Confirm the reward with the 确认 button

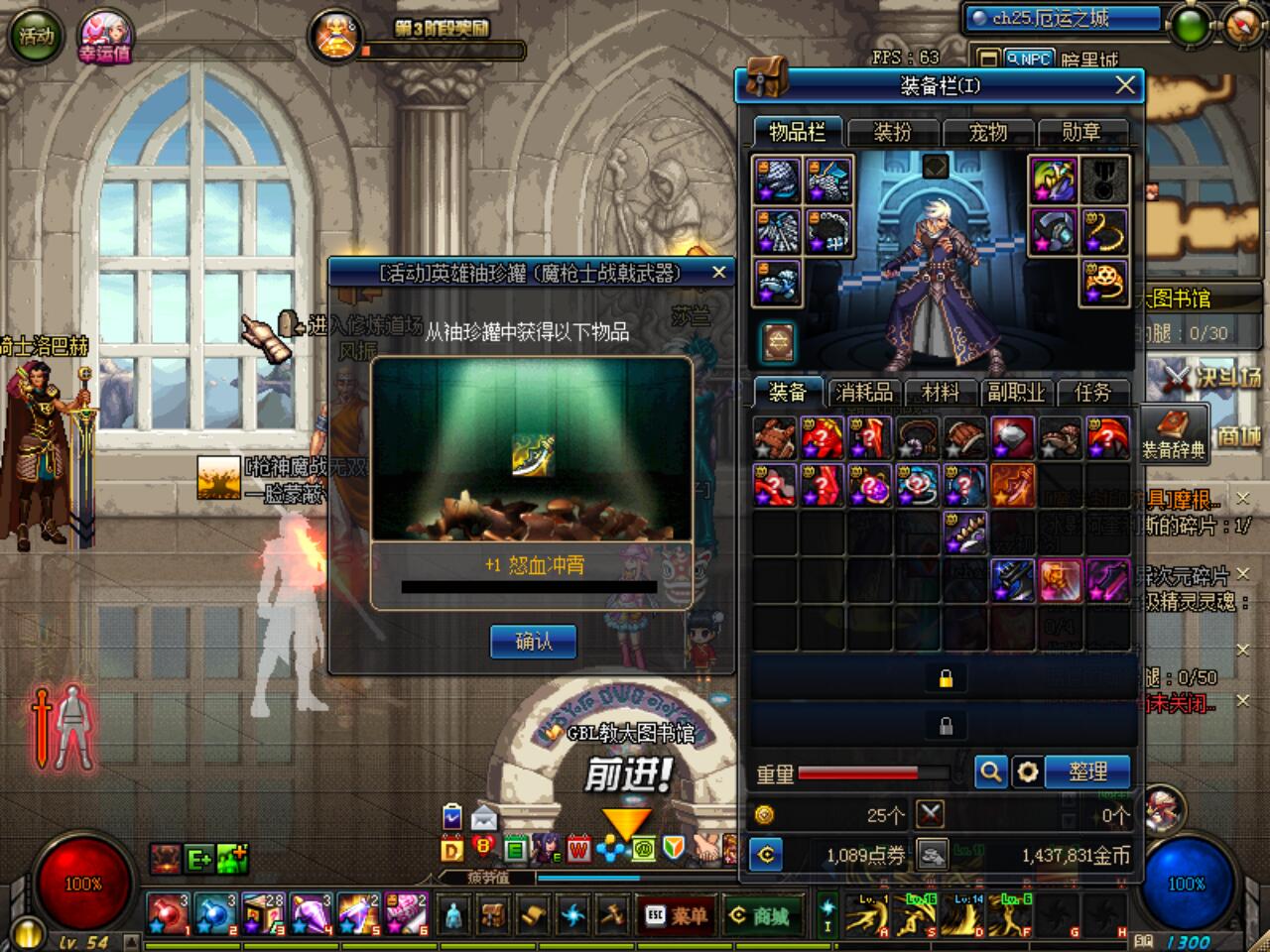coord(534,642)
